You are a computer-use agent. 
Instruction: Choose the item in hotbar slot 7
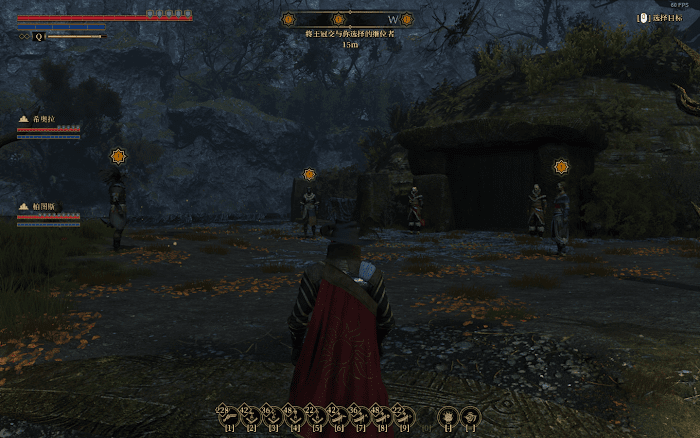[360, 414]
